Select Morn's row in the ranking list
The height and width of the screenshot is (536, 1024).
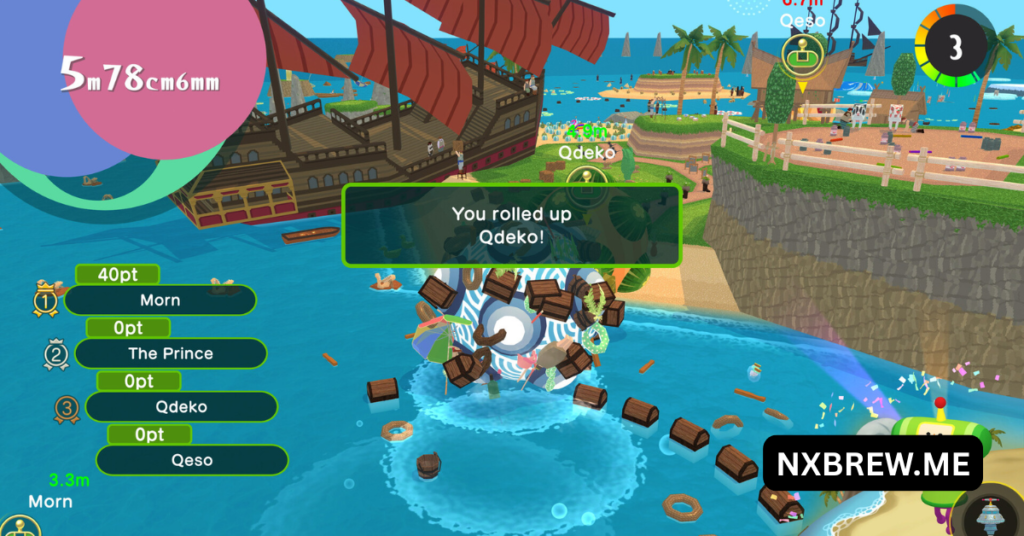(x=160, y=300)
